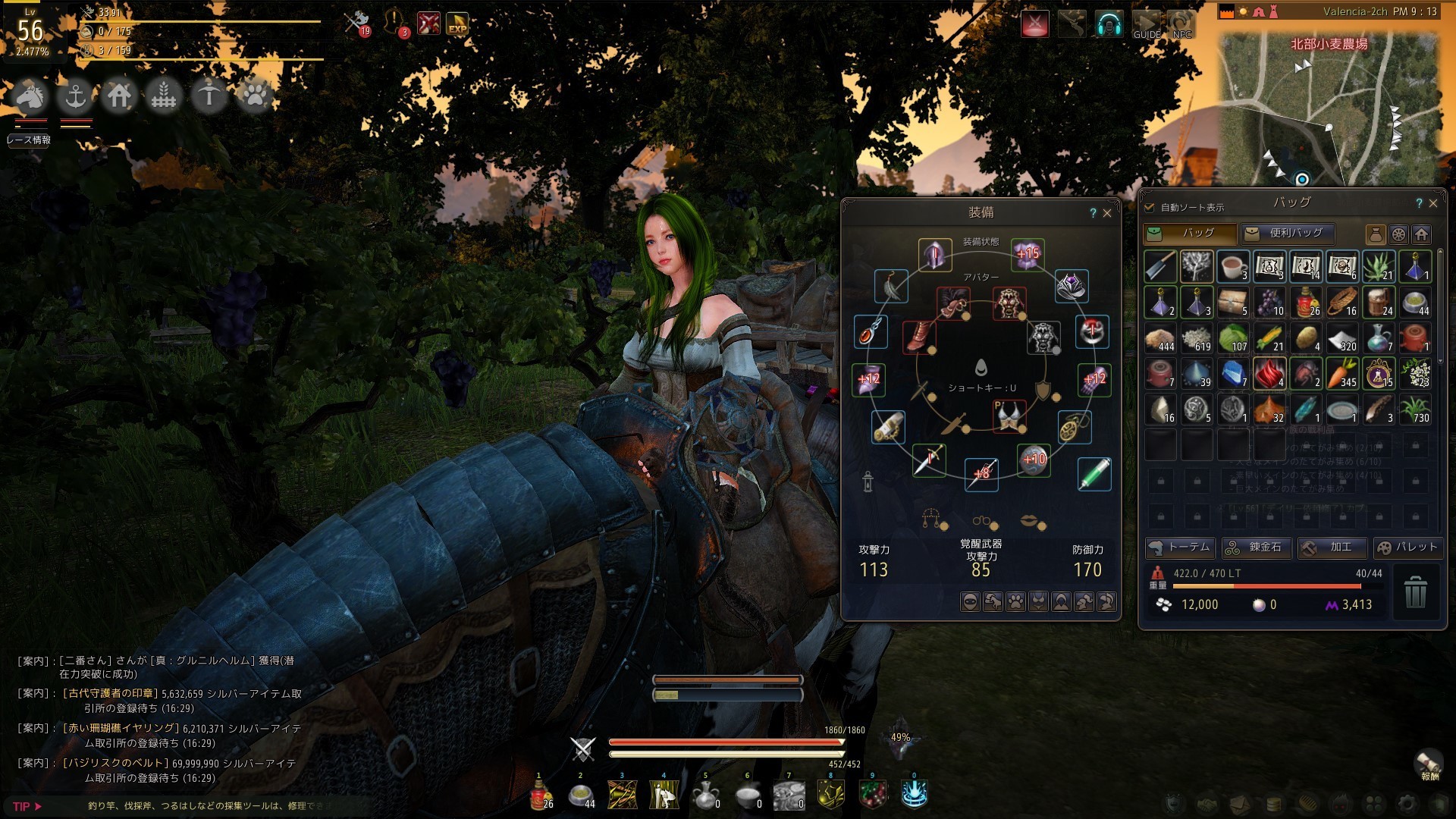The width and height of the screenshot is (1456, 819).
Task: Select the grape bunch item slot
Action: (x=1269, y=303)
